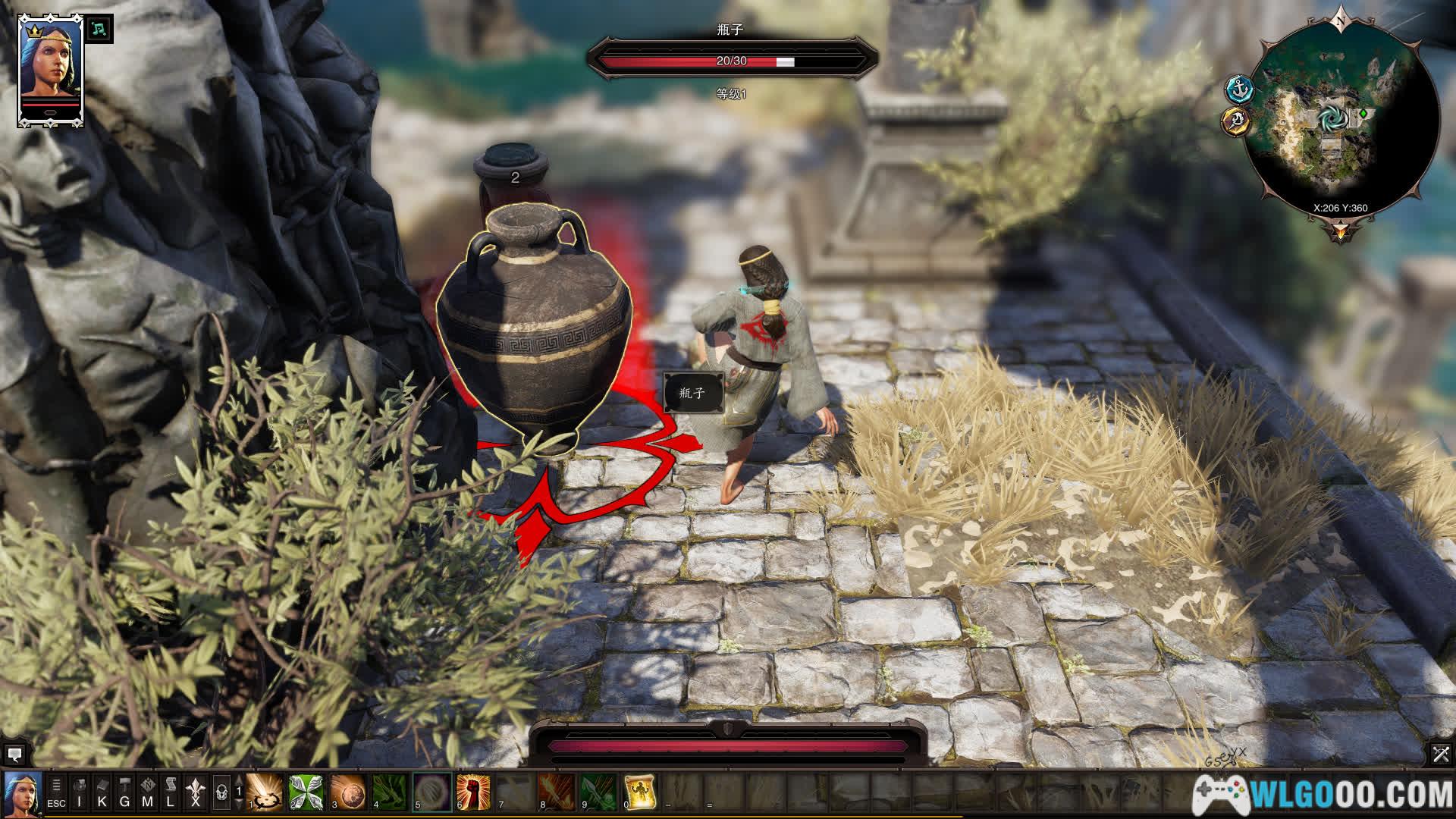1456x819 pixels.
Task: Cast the rock boulder skill in slot 3
Action: click(348, 792)
